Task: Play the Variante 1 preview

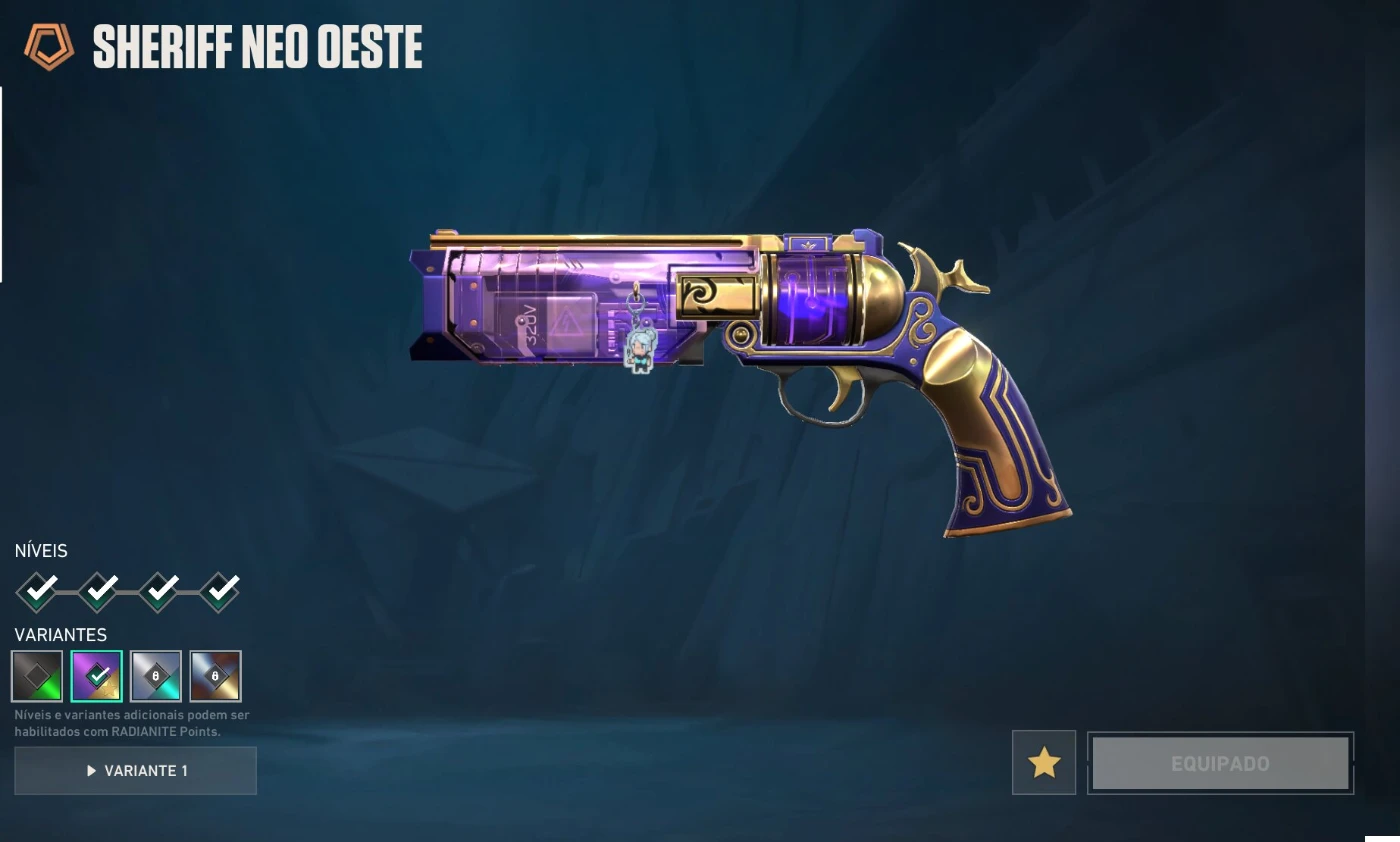Action: 135,771
